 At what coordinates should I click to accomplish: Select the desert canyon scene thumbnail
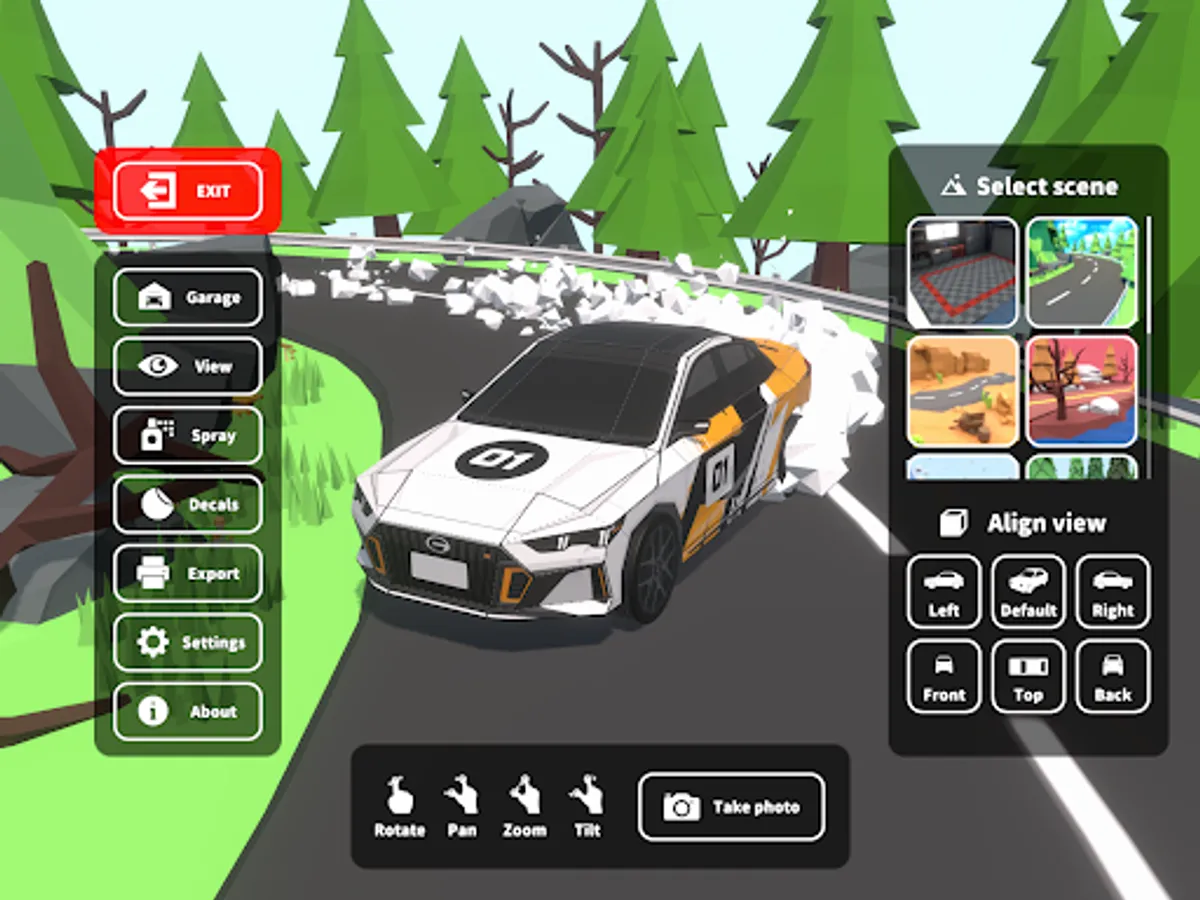click(x=962, y=390)
